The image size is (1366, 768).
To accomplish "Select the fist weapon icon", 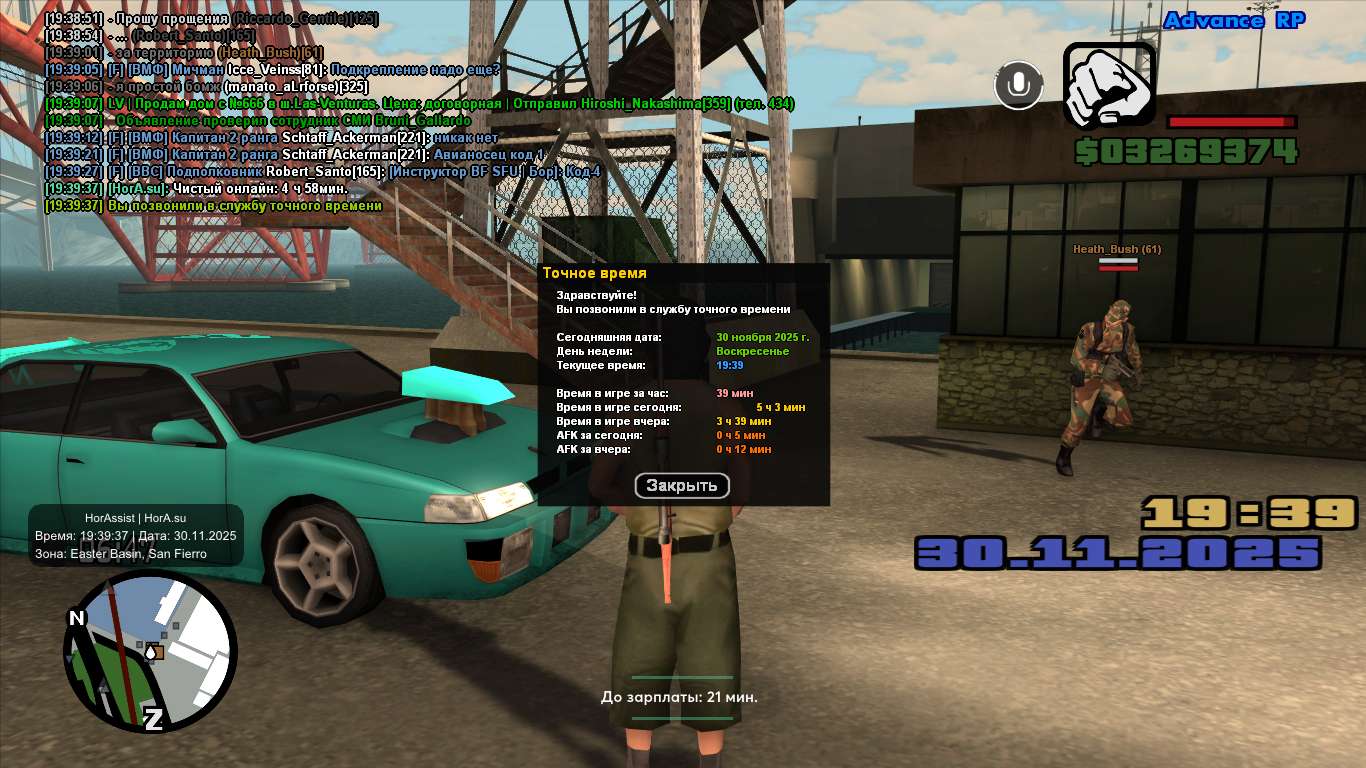I will pos(1109,86).
